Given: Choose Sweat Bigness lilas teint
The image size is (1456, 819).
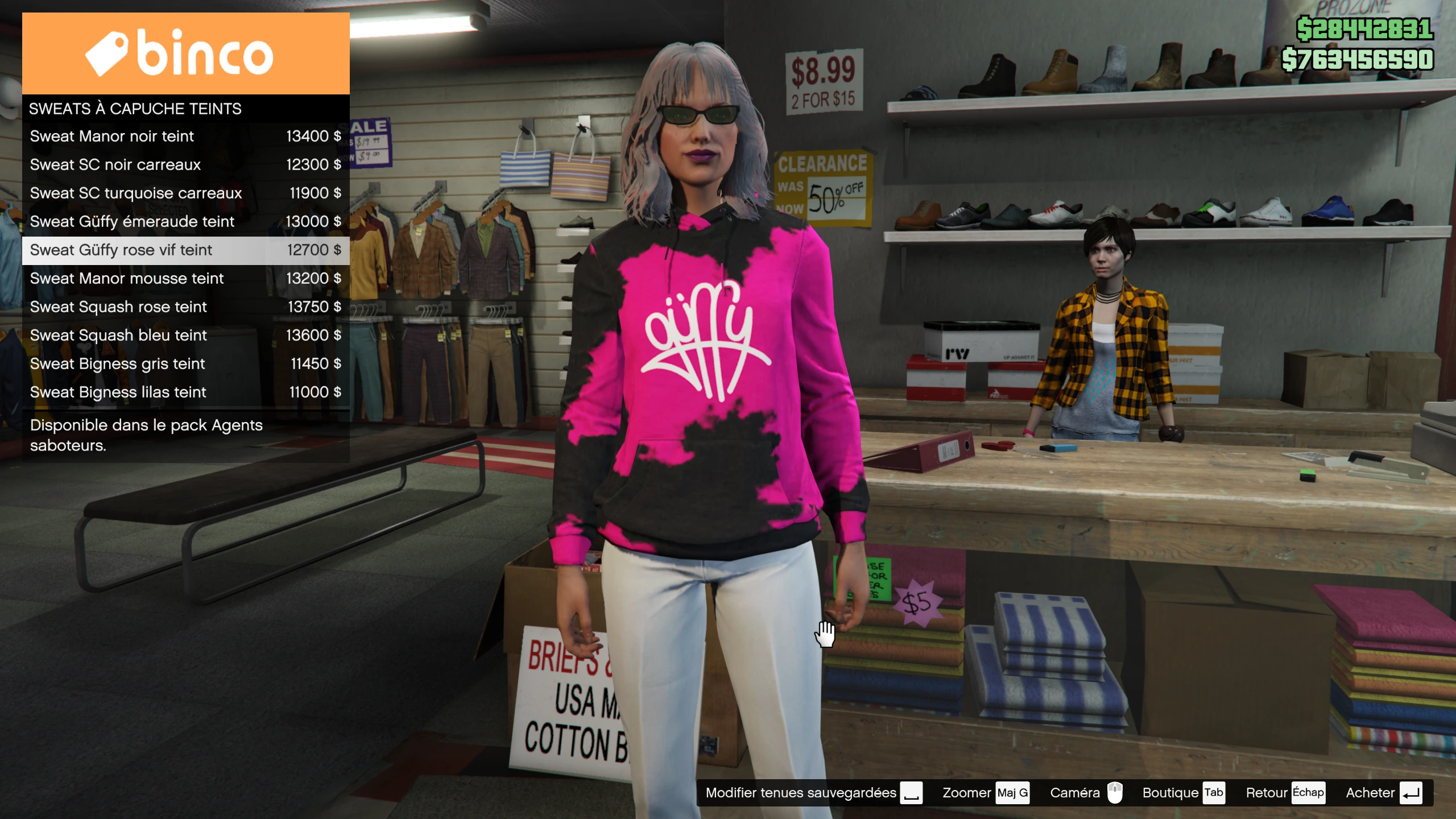Looking at the screenshot, I should 185,392.
